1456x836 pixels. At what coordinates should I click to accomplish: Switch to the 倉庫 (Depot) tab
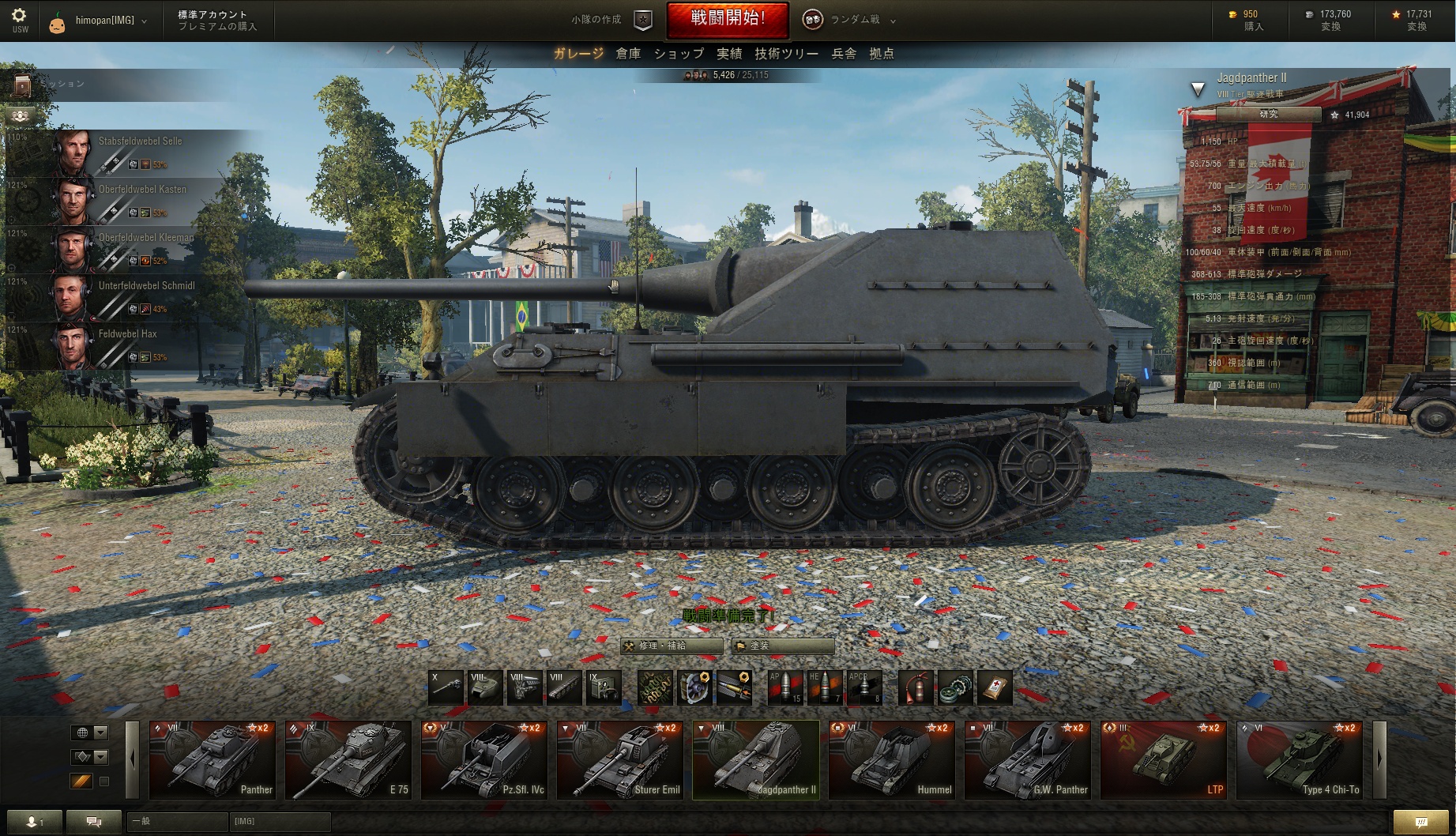pyautogui.click(x=628, y=54)
